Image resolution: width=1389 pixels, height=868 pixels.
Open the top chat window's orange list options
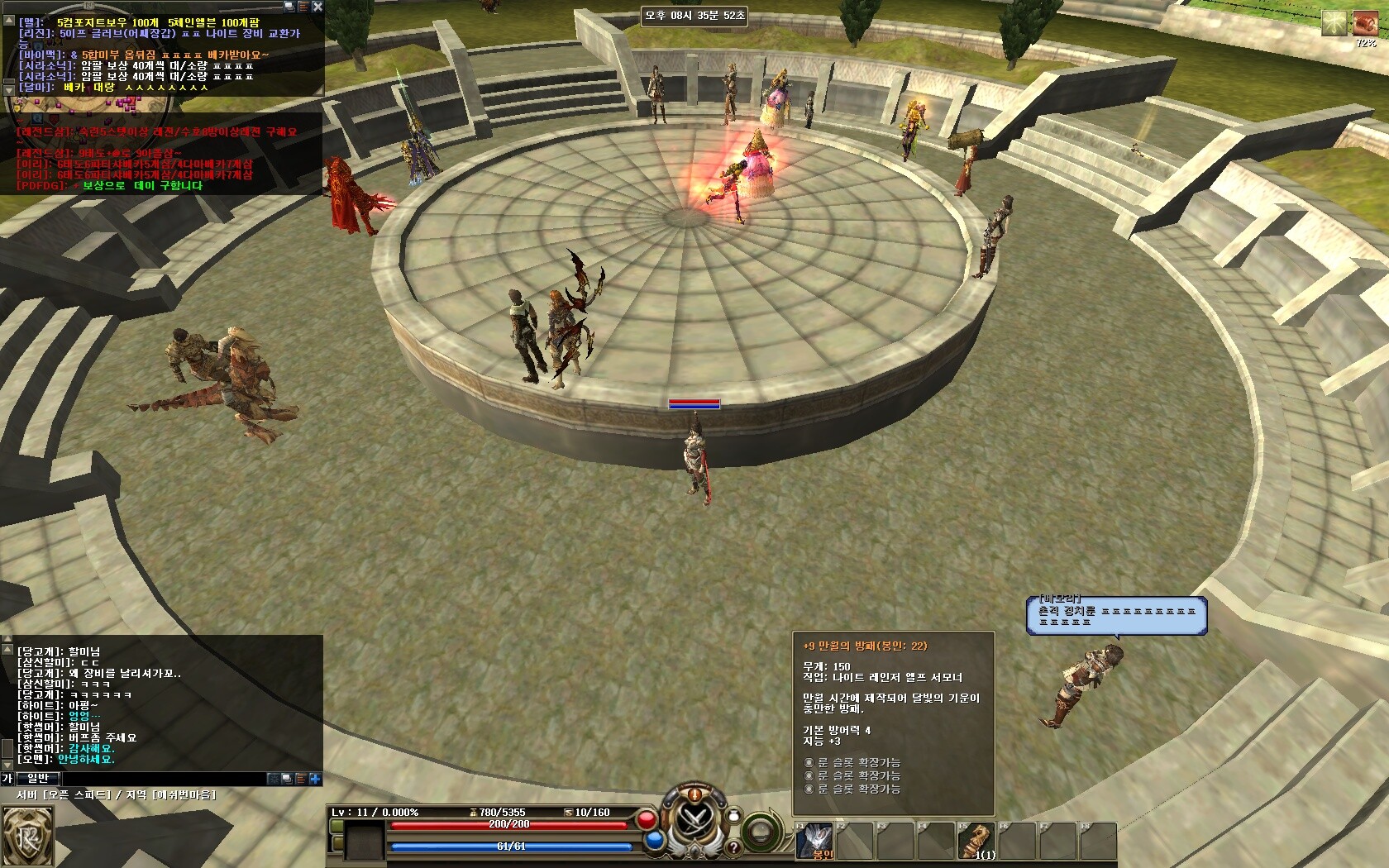click(x=303, y=7)
